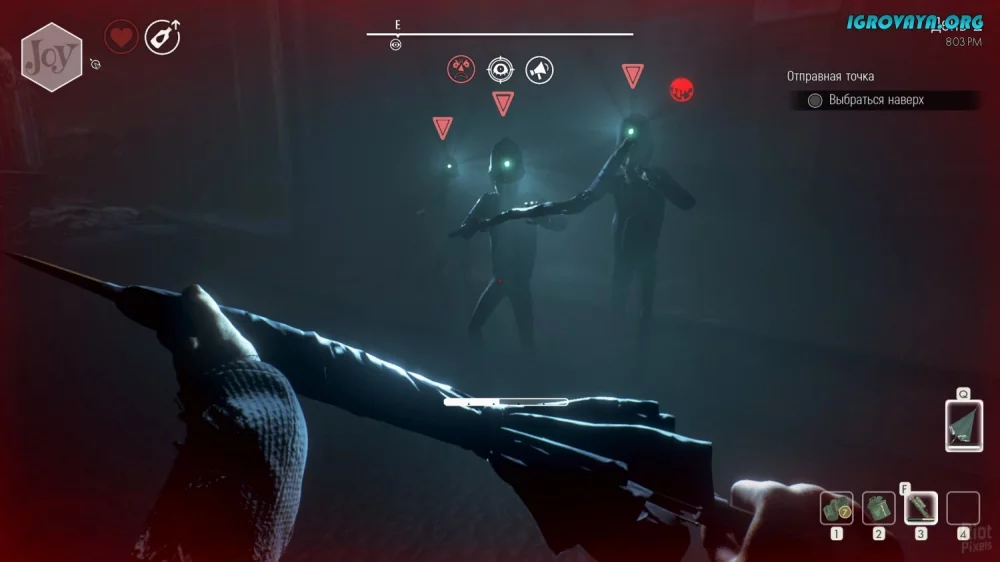Screen dimensions: 1000x562
Task: Pick the highlighted item in hotbar slot 3
Action: [x=920, y=509]
